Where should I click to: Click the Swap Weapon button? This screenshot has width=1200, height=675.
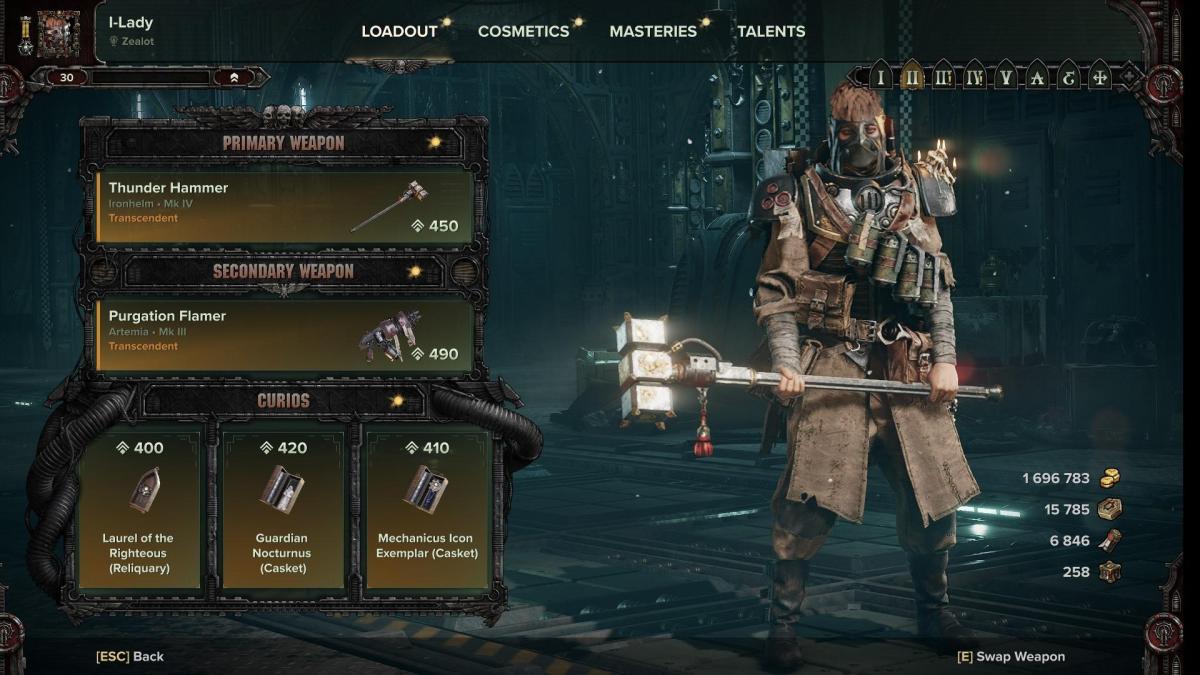coord(1011,656)
